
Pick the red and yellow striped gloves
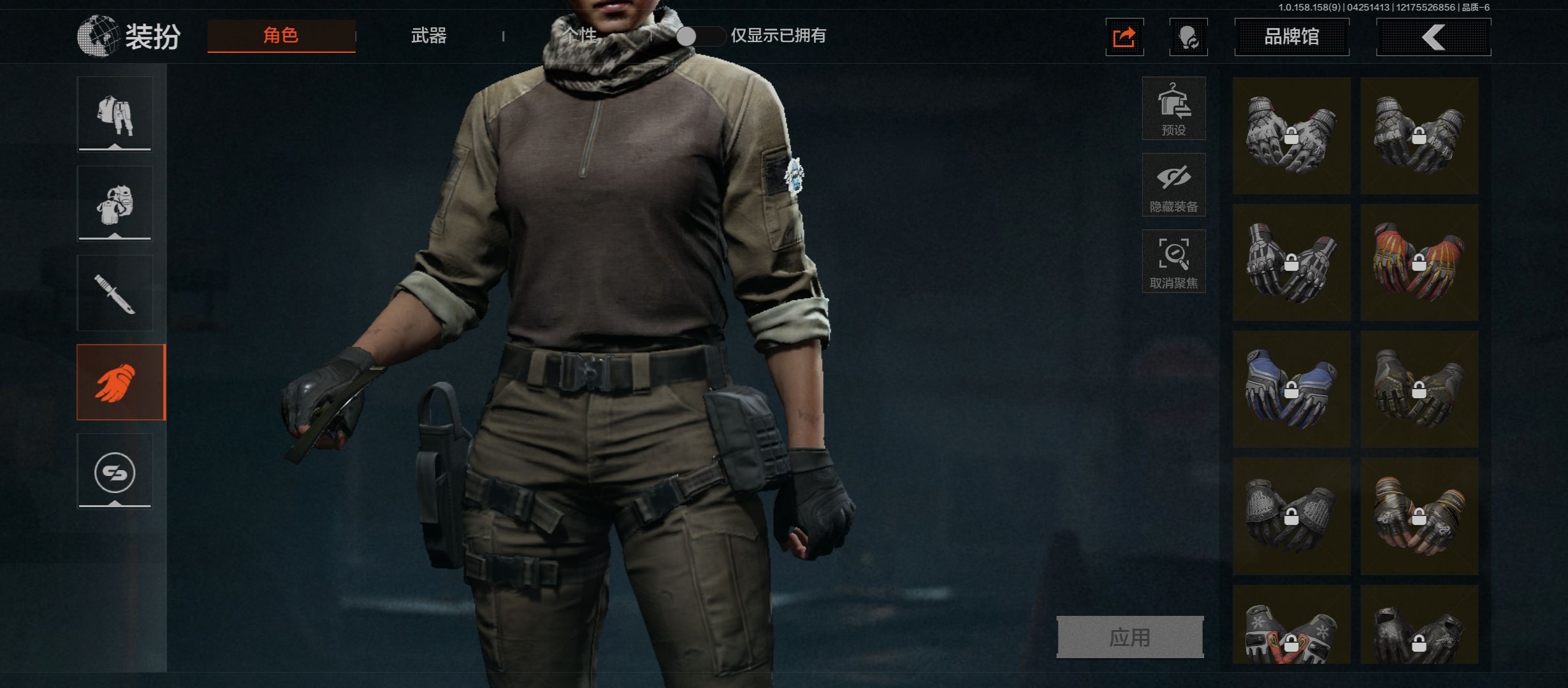pos(1419,262)
